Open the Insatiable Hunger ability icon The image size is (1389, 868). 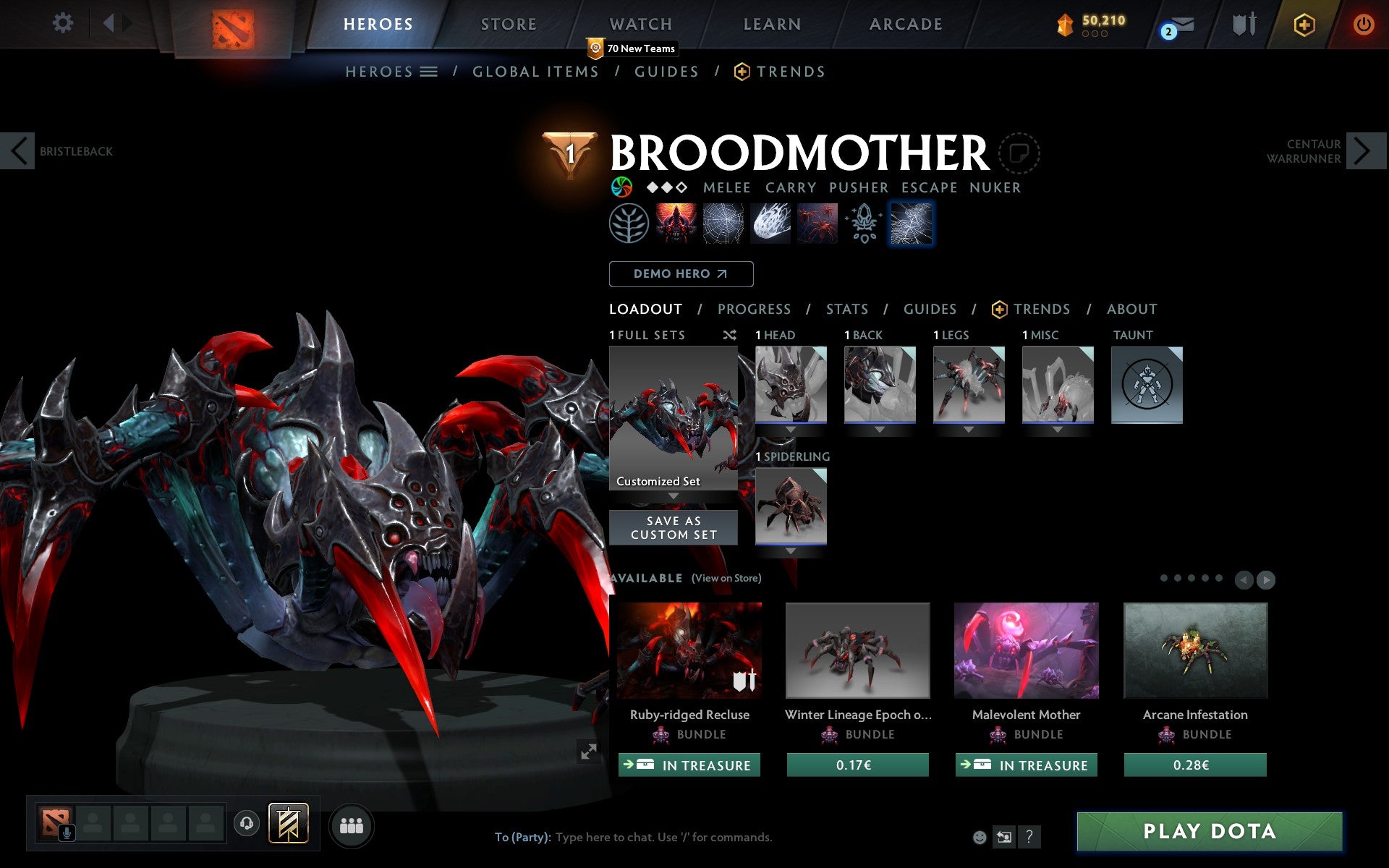(676, 223)
